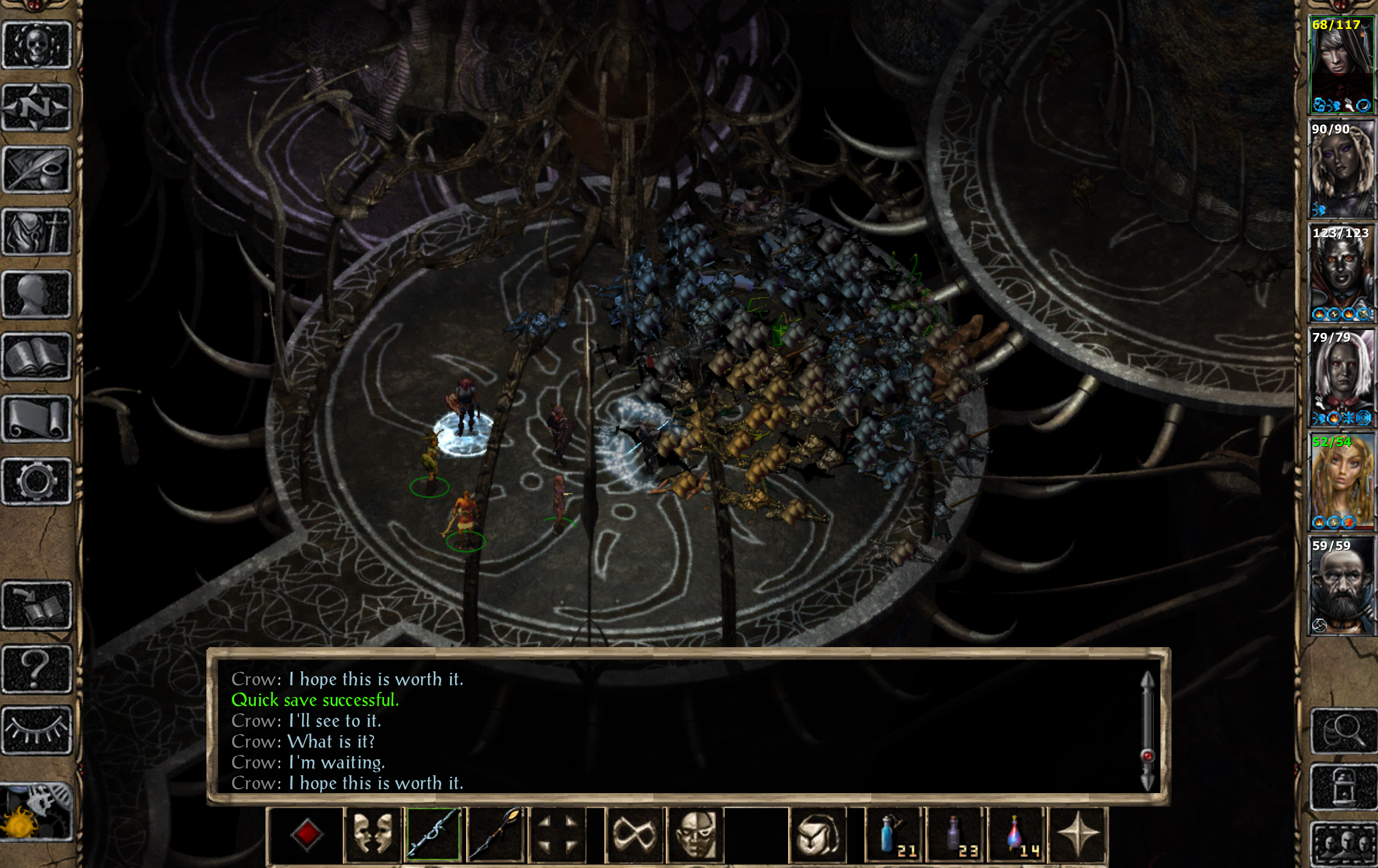Open the backpack quick-loot button
Screen dimensions: 1378x868
(817, 835)
